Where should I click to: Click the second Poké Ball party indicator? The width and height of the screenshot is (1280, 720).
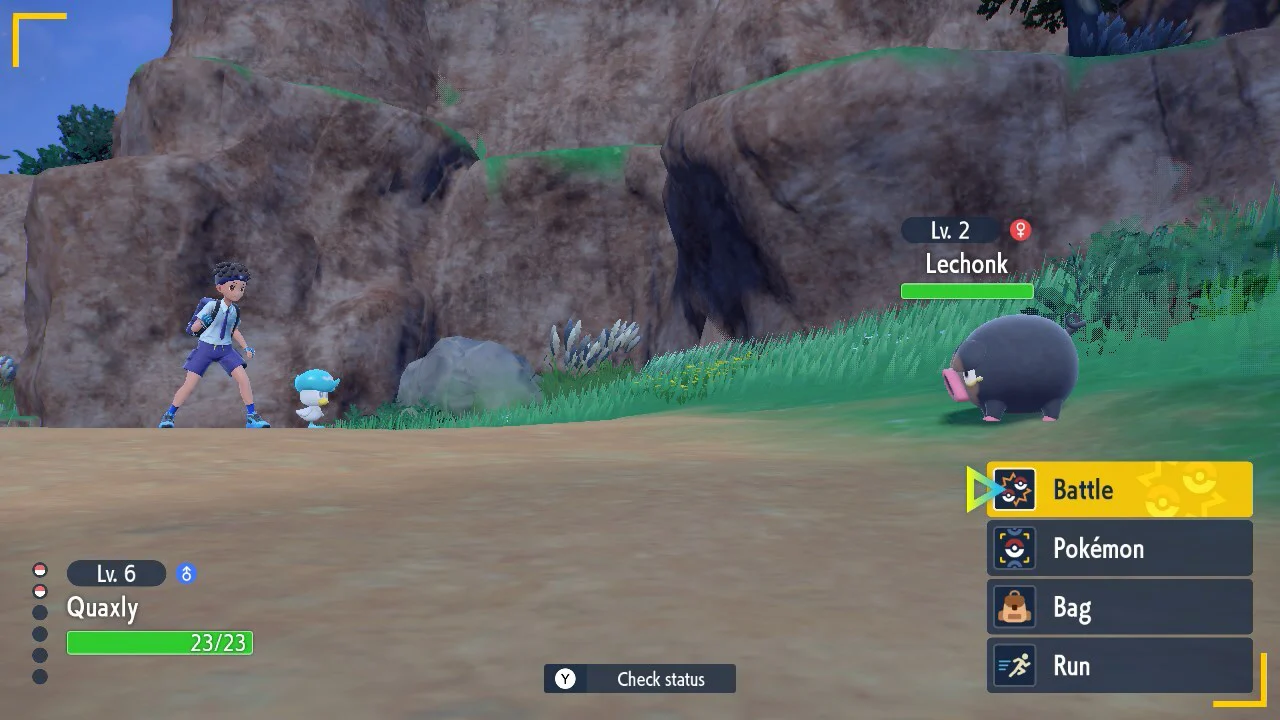coord(39,589)
